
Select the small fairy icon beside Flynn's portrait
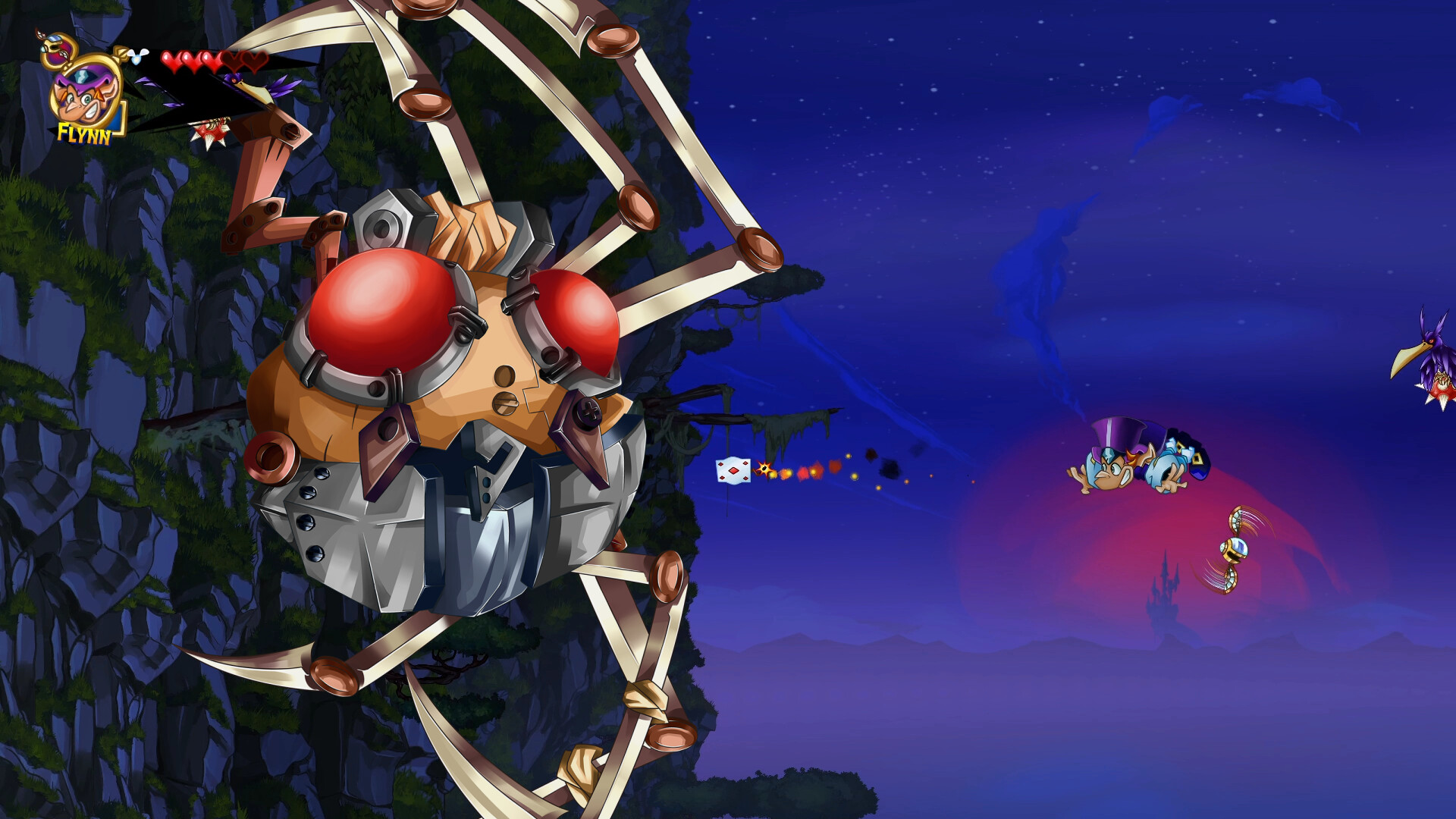click(x=137, y=57)
